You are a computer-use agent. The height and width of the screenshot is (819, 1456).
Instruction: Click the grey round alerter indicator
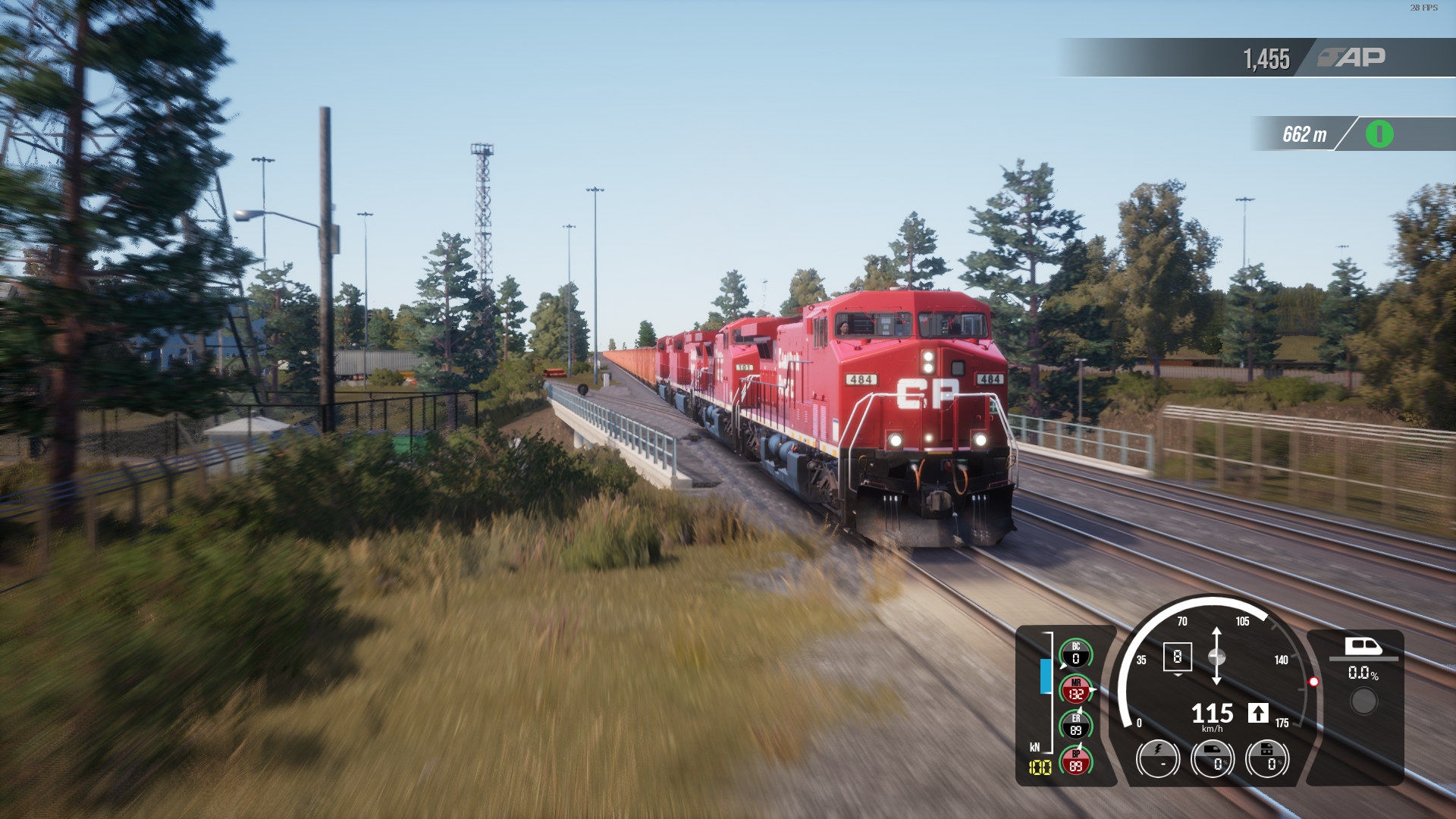(1363, 701)
